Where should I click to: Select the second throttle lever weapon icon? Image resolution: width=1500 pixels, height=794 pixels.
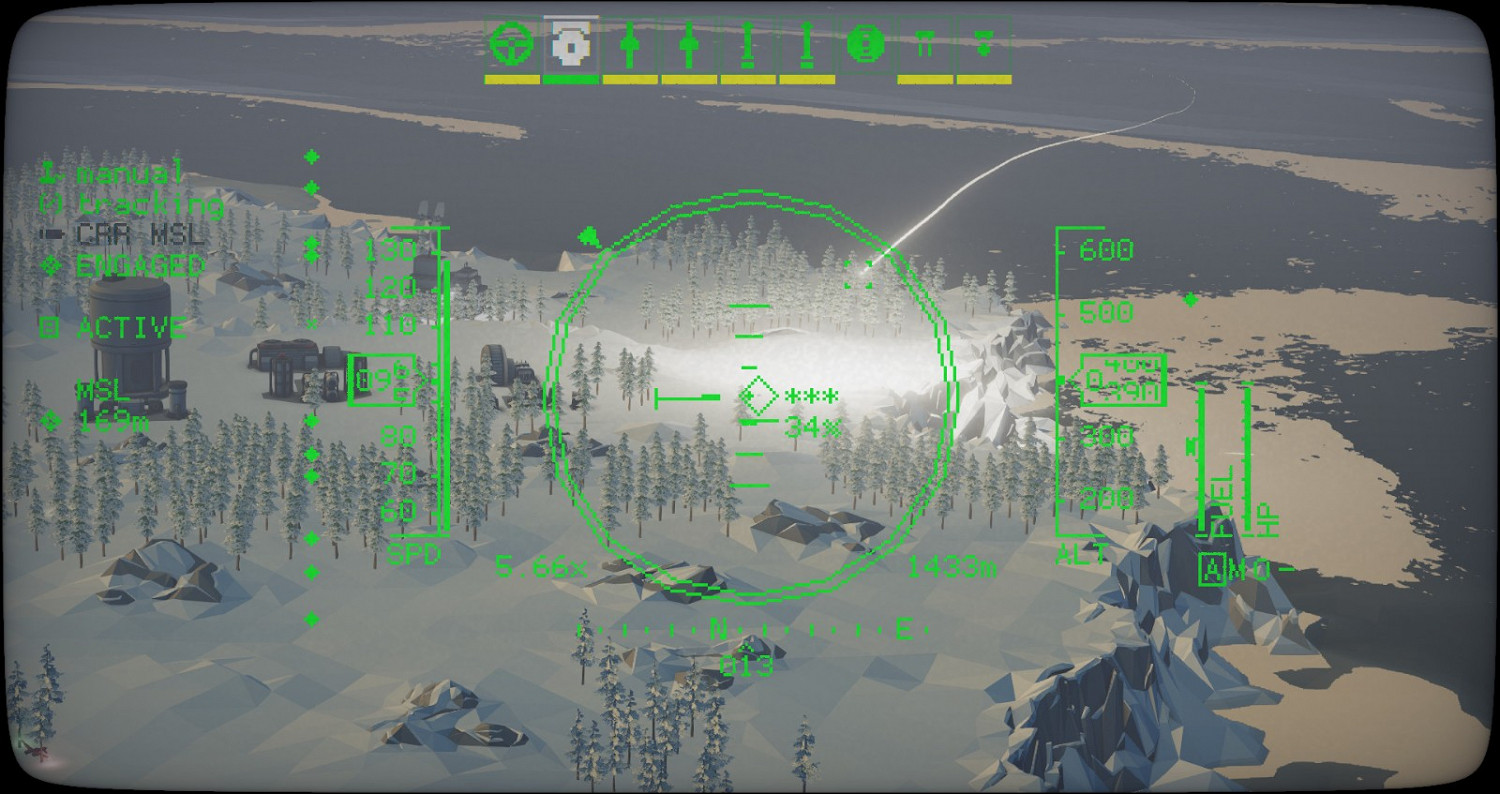pos(686,44)
